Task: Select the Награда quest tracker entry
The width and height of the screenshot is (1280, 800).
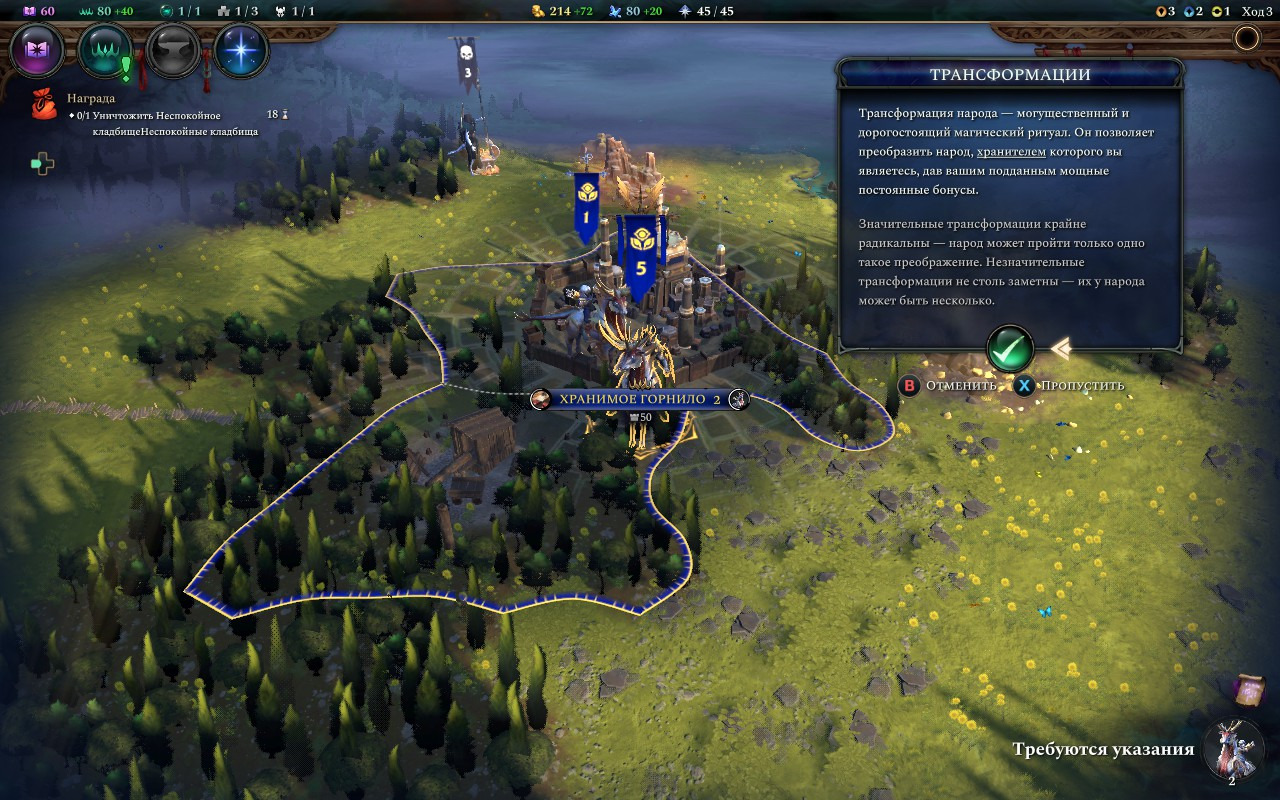Action: 91,99
